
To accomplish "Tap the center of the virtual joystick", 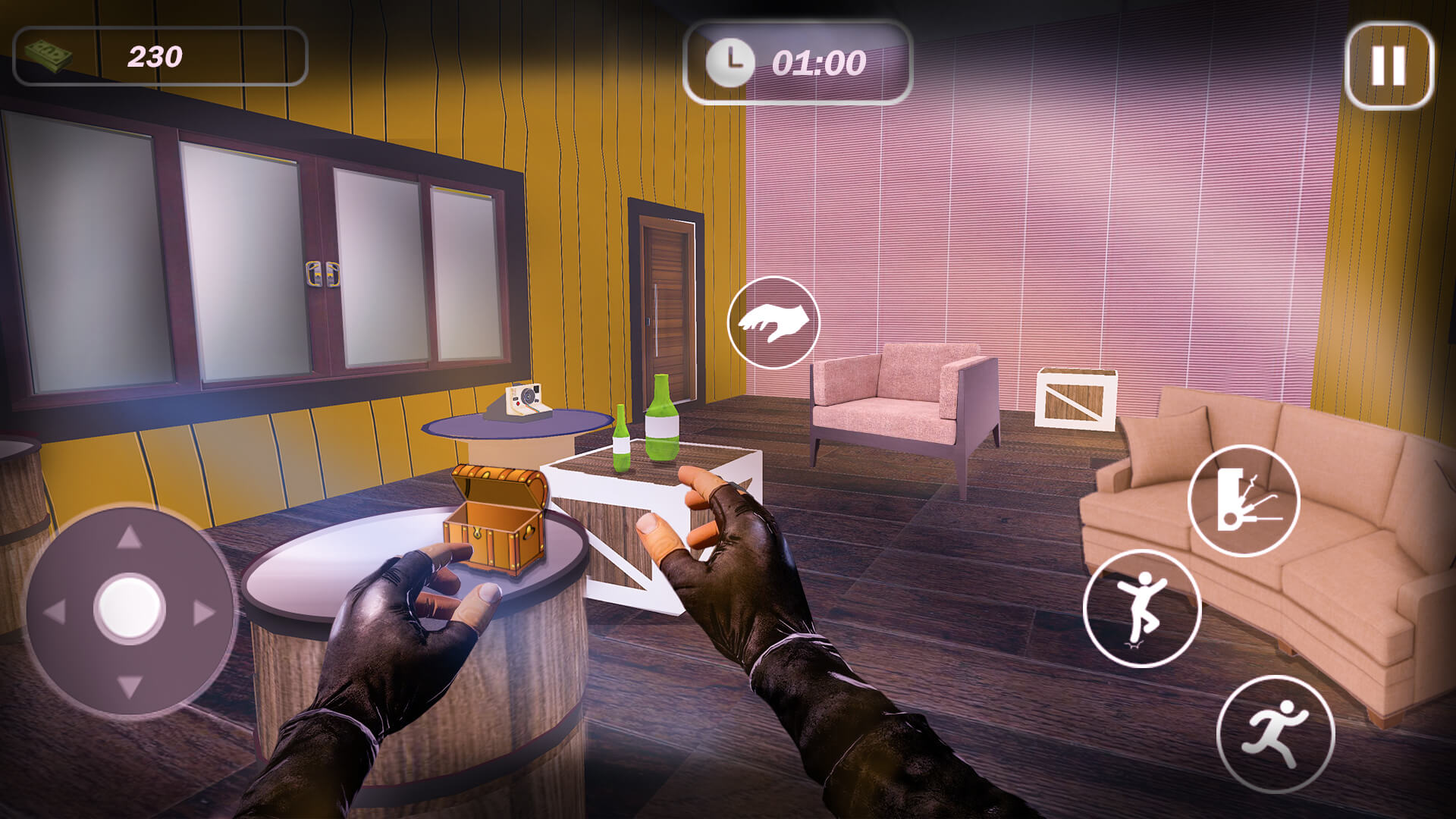I will pos(127,606).
